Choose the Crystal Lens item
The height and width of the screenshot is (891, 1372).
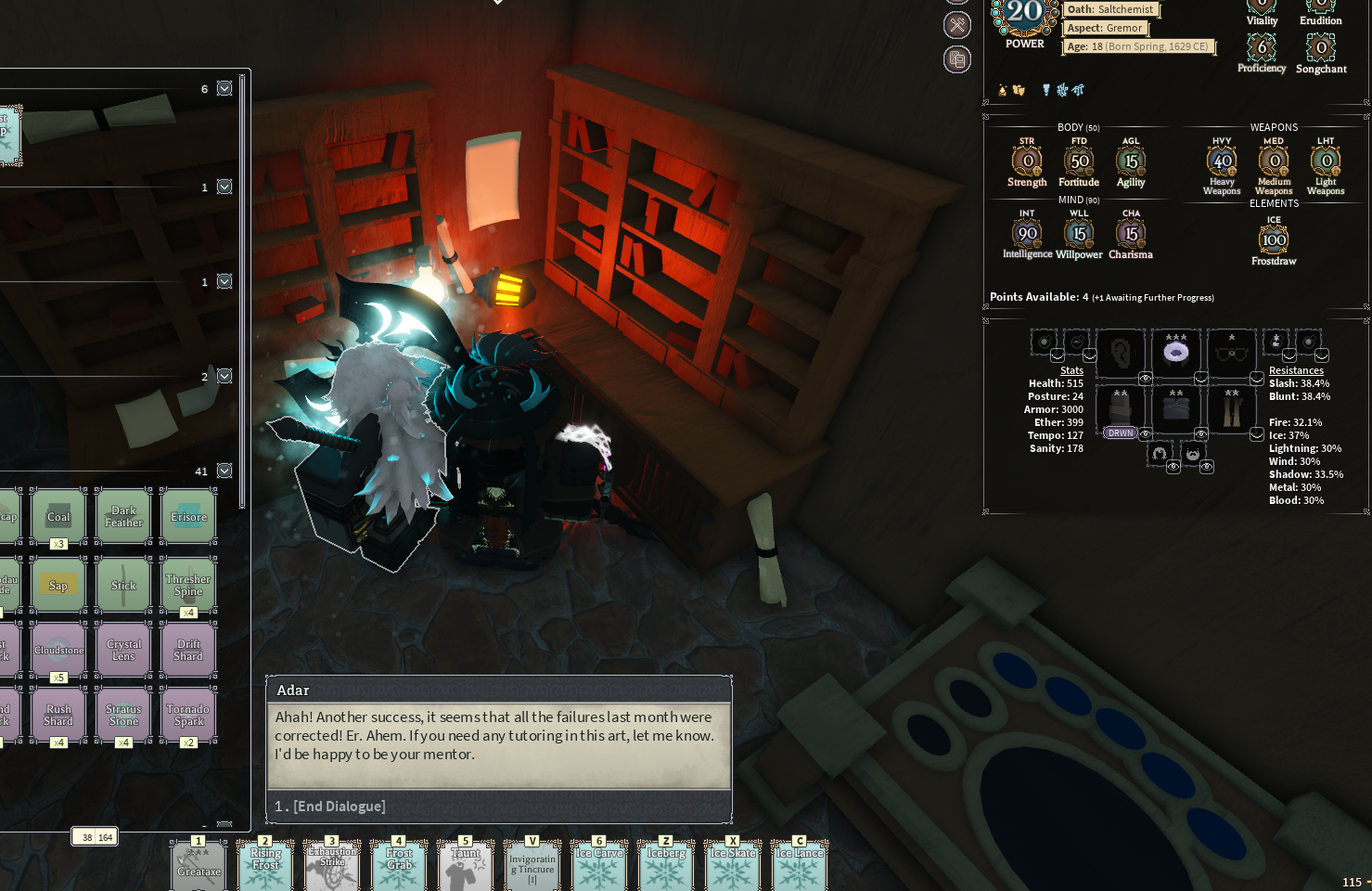[123, 650]
